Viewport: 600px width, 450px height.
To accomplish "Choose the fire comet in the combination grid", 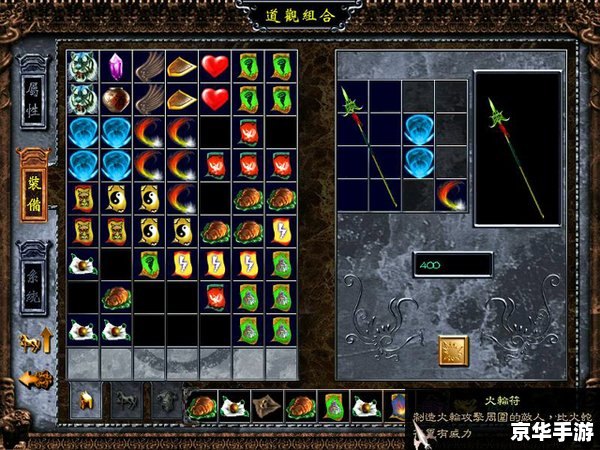I will (x=450, y=193).
